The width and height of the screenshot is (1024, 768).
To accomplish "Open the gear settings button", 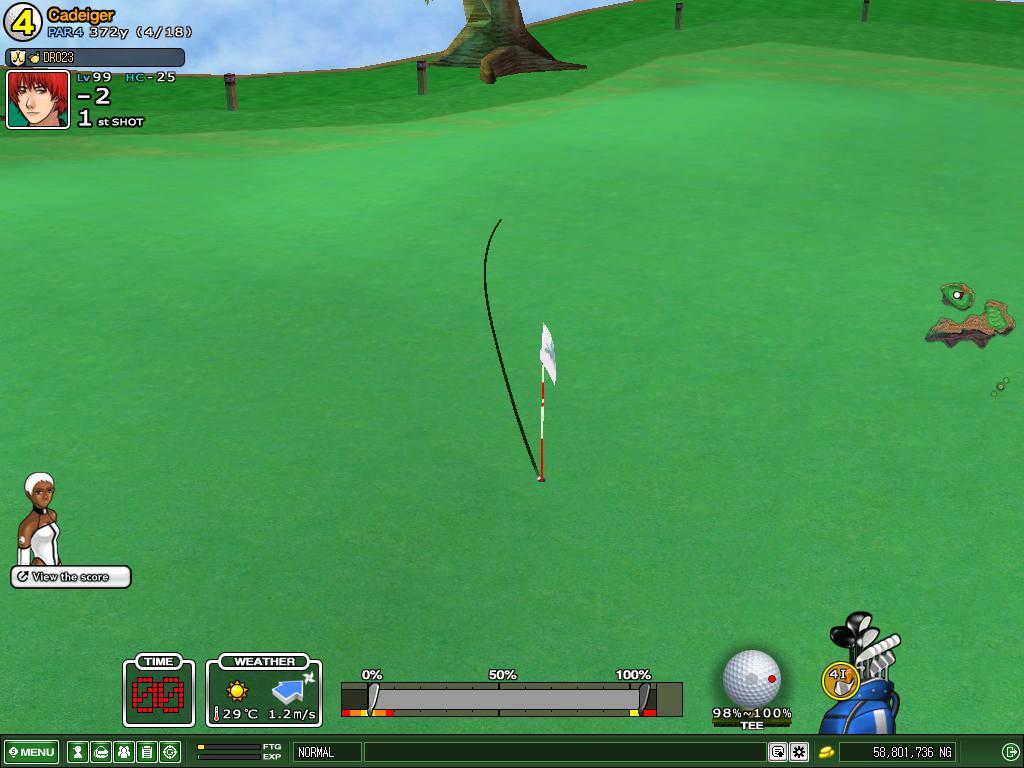I will coord(799,752).
